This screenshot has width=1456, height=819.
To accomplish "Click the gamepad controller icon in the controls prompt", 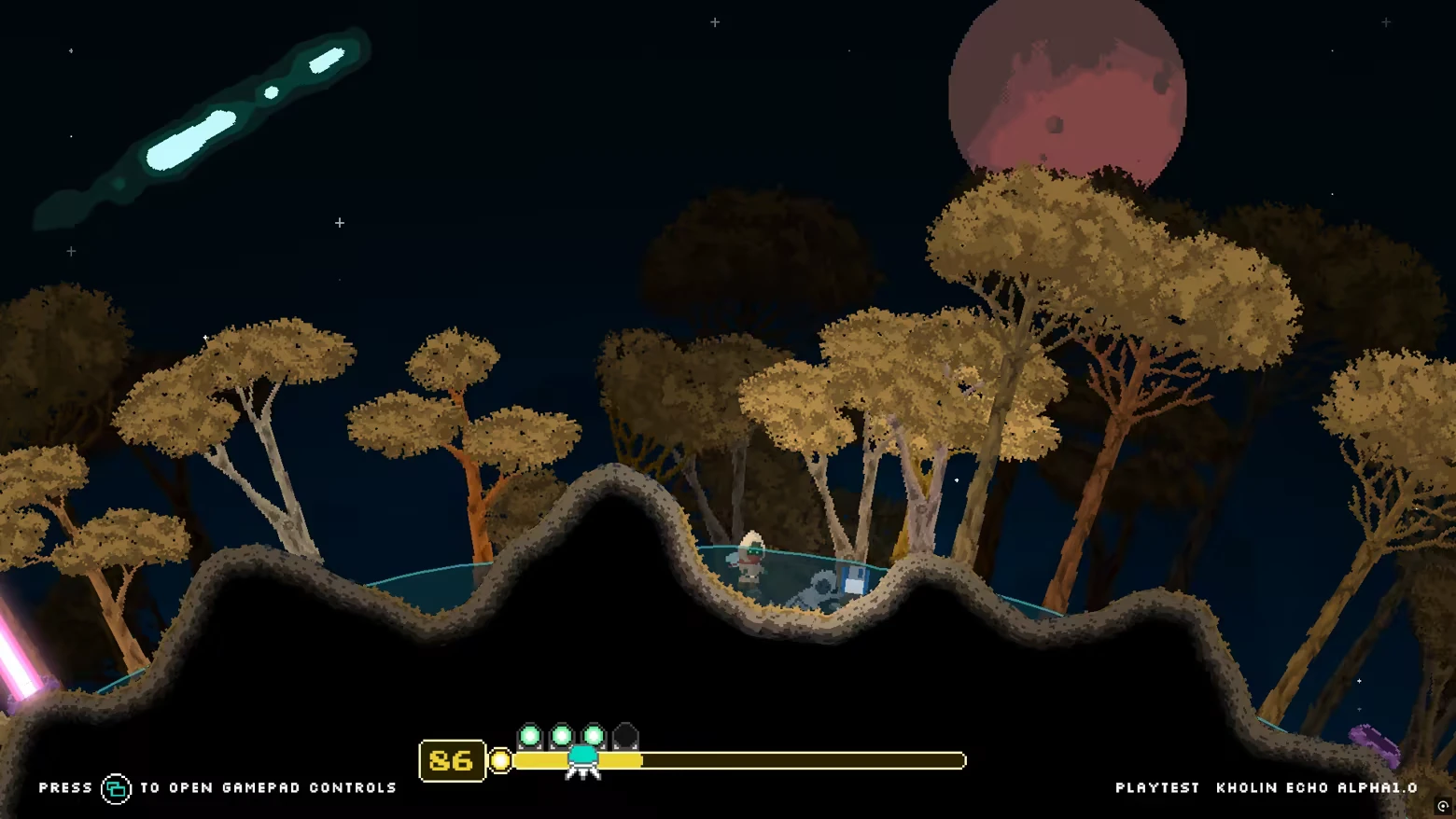I will tap(116, 786).
